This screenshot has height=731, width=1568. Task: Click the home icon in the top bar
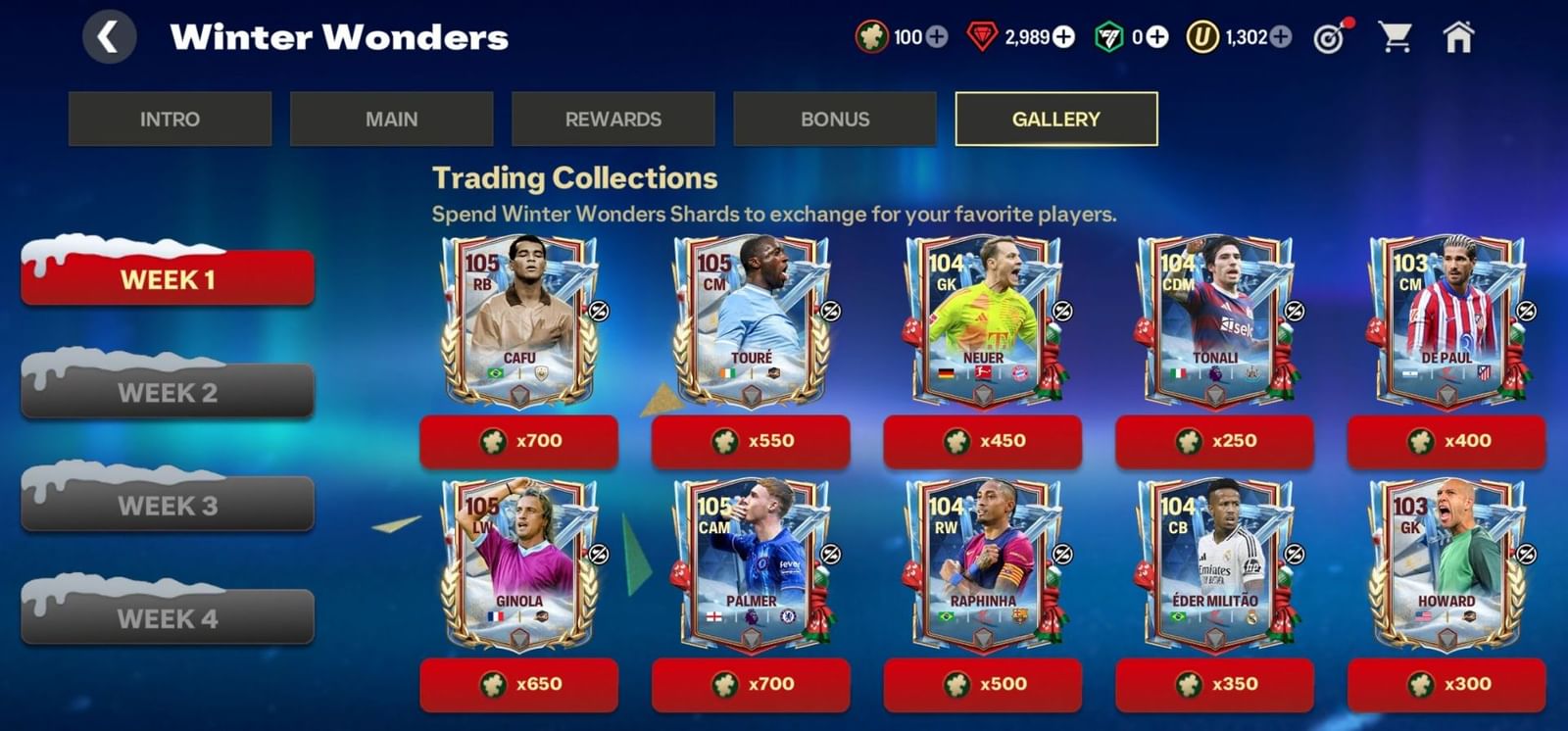[1459, 35]
